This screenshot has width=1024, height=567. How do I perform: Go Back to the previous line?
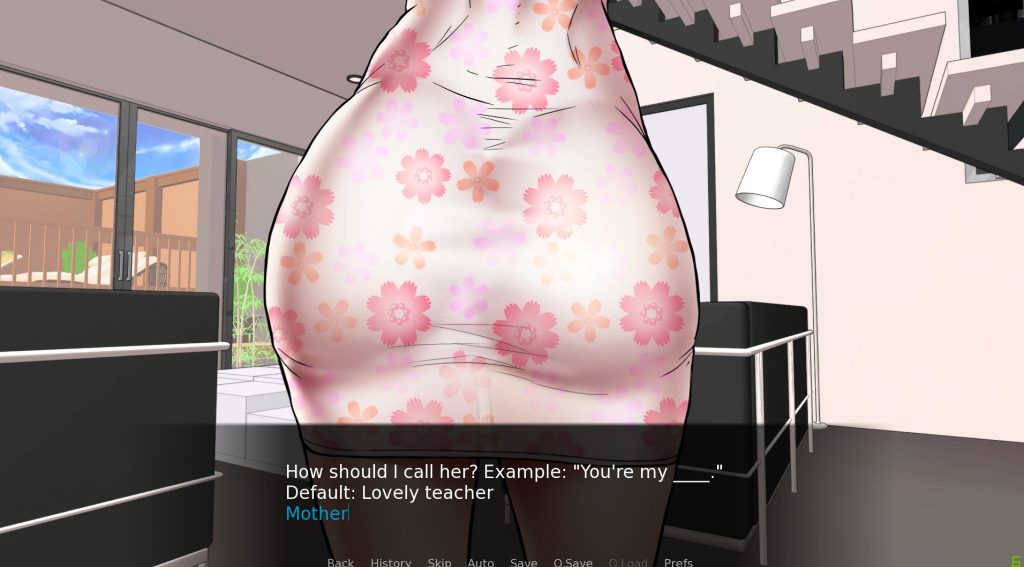point(340,562)
